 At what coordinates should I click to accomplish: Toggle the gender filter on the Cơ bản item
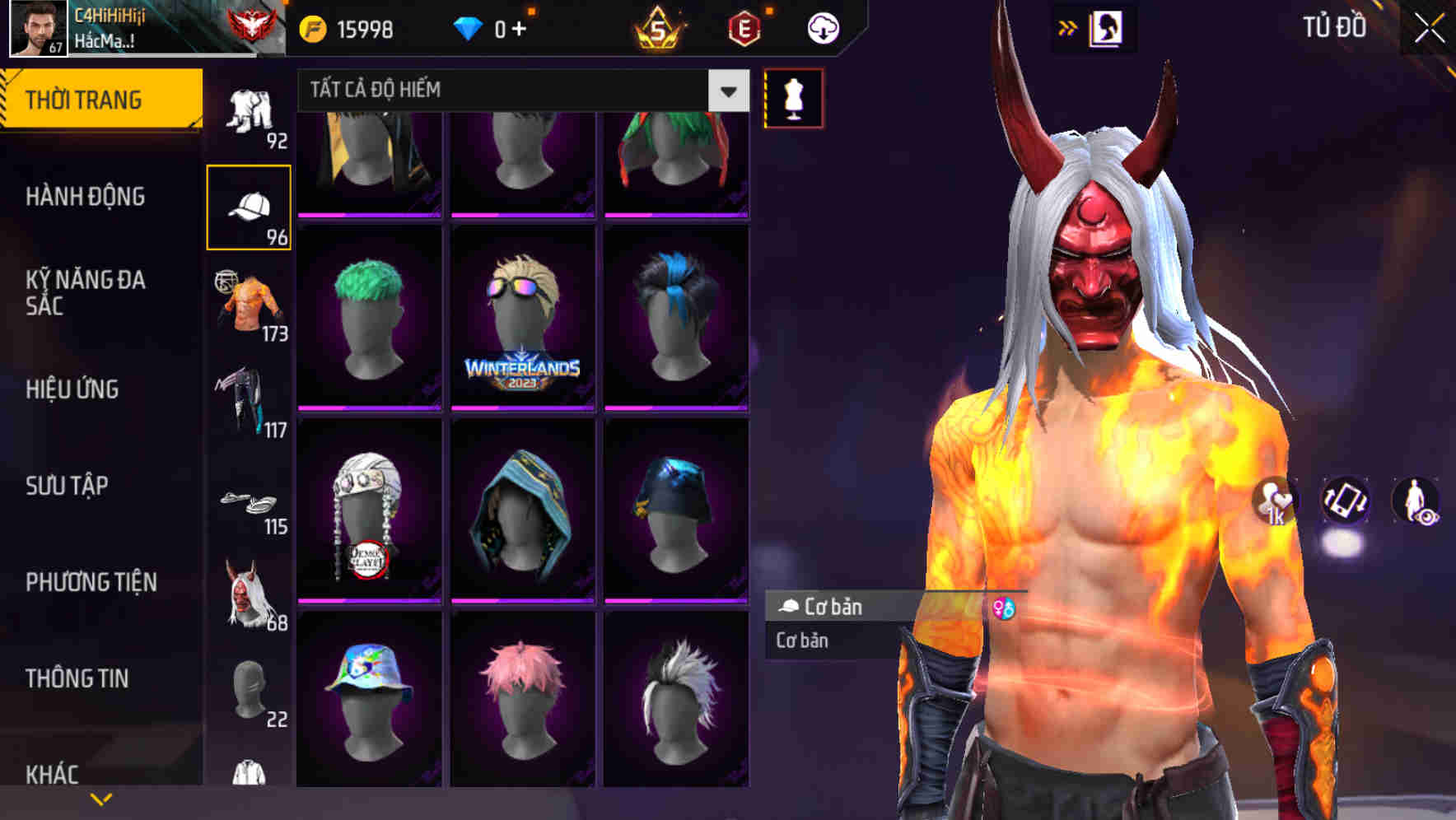(1004, 608)
